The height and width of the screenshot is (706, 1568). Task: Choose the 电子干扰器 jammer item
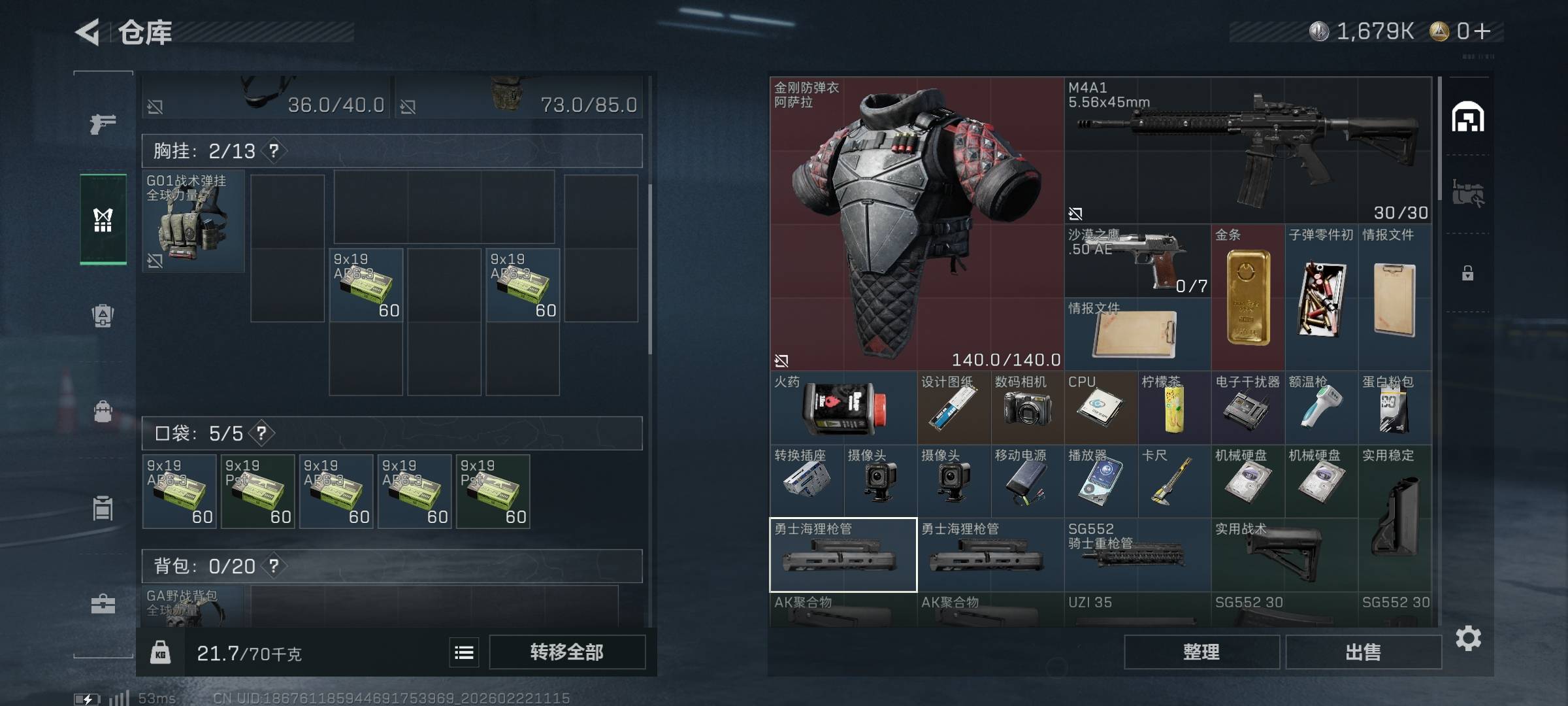pos(1247,408)
